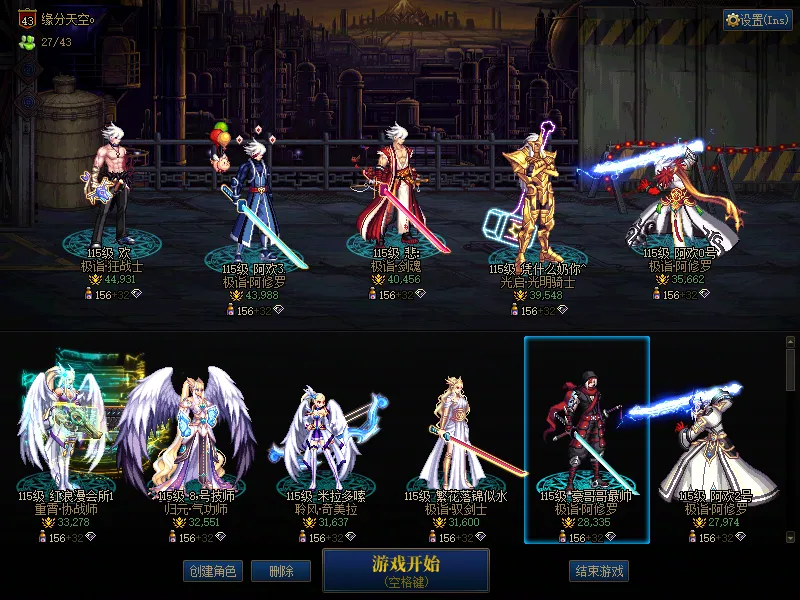Exit via the 结束游戏 button
The height and width of the screenshot is (600, 800).
click(x=599, y=571)
